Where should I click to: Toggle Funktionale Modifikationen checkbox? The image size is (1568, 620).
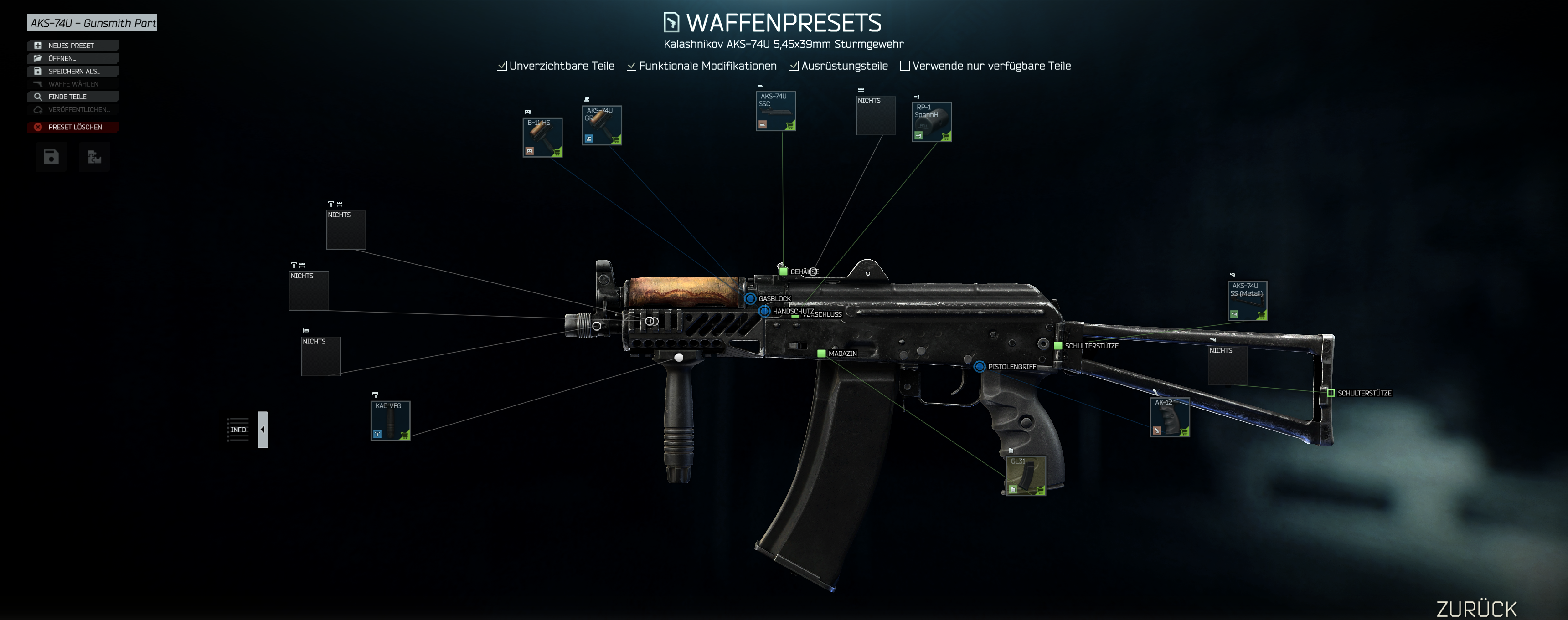point(631,66)
